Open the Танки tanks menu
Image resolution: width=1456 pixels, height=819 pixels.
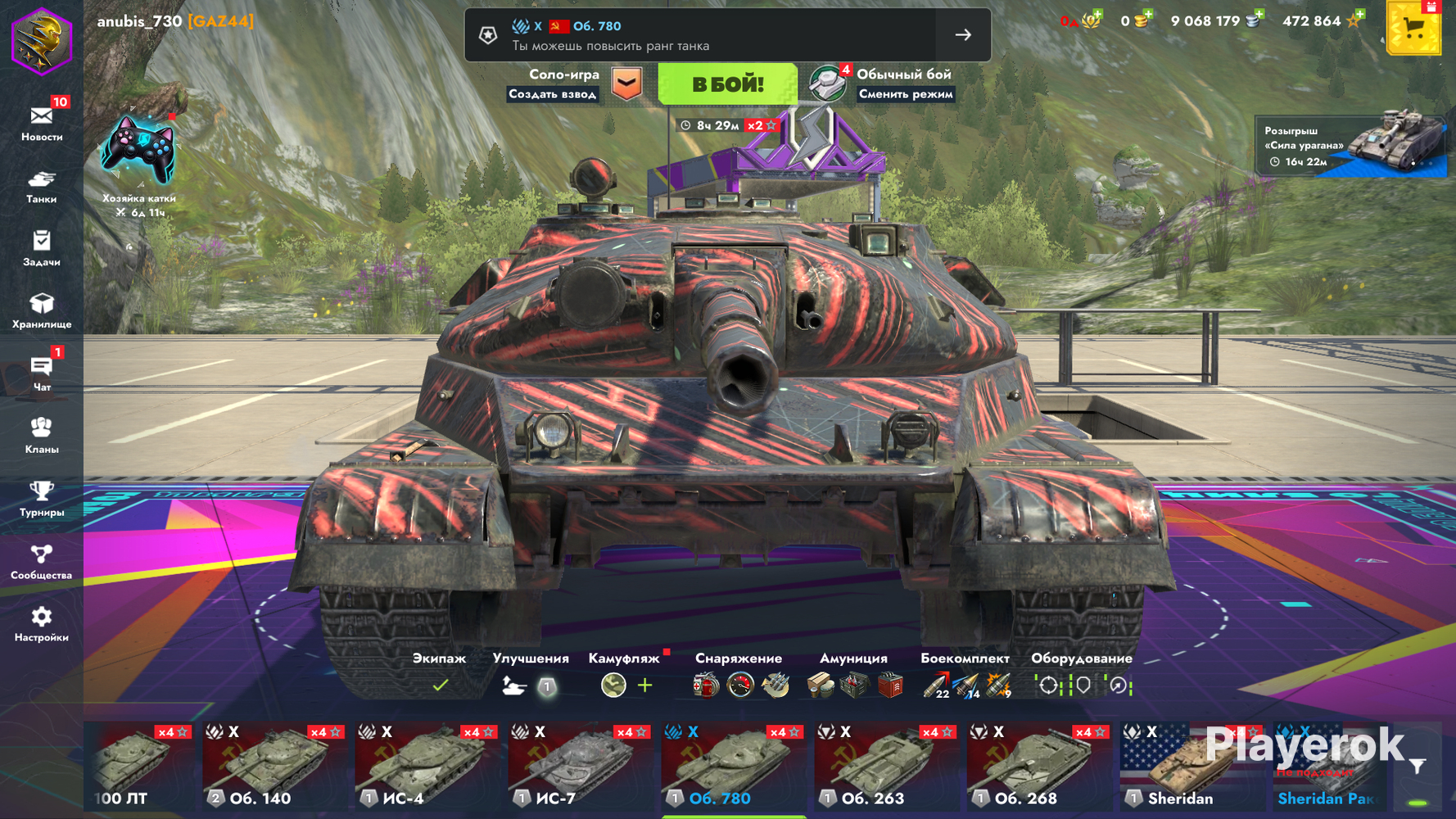[x=42, y=186]
